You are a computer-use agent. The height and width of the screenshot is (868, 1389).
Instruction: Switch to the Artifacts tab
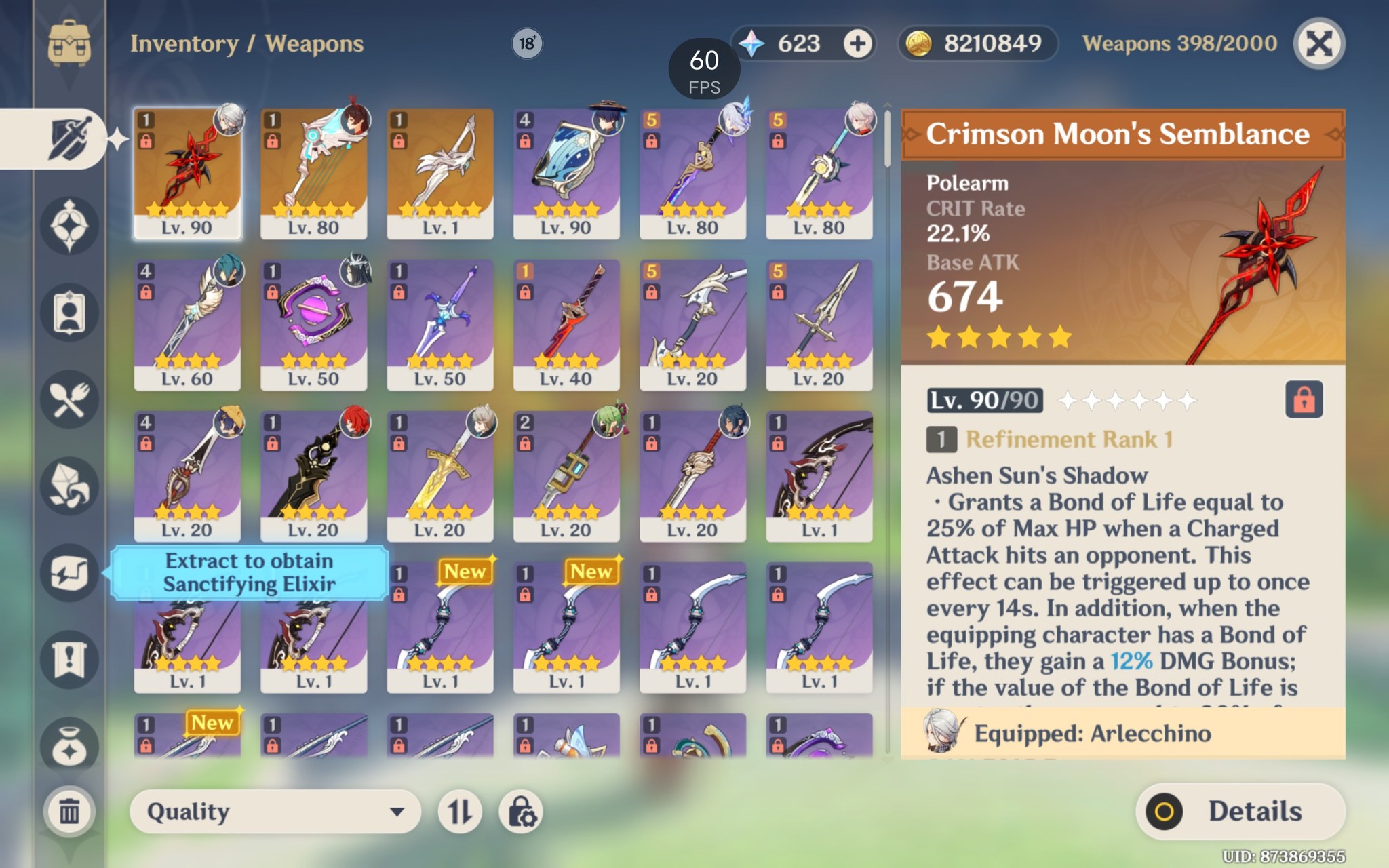coord(69,225)
